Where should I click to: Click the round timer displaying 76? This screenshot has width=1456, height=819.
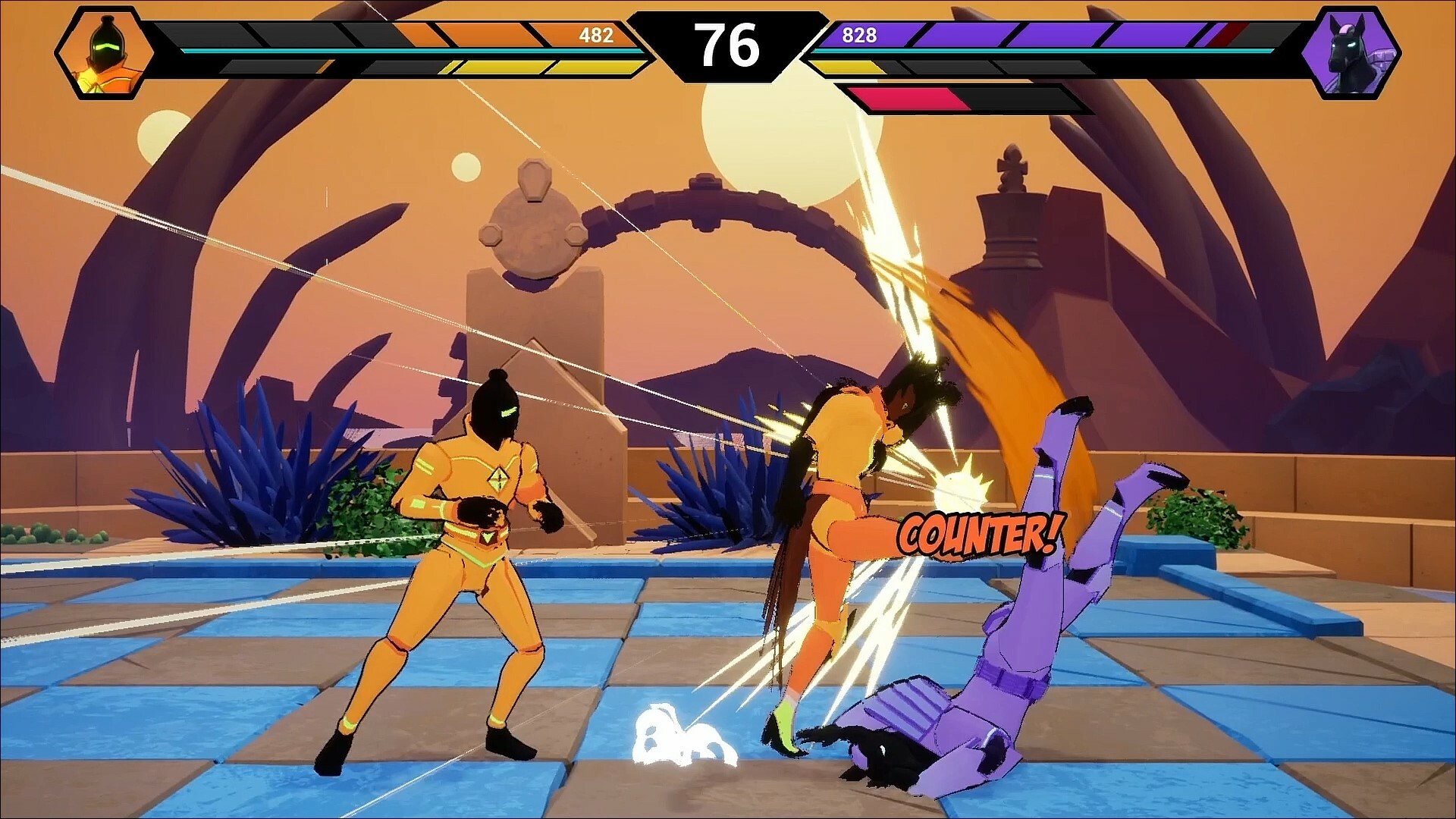pyautogui.click(x=728, y=45)
